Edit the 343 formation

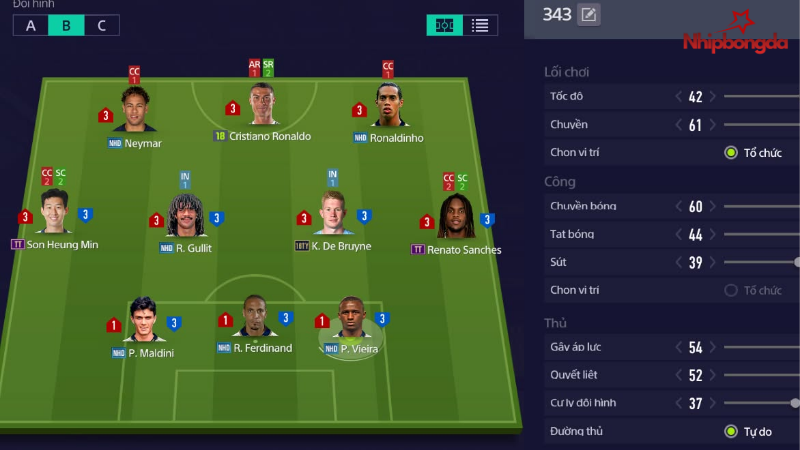point(589,15)
